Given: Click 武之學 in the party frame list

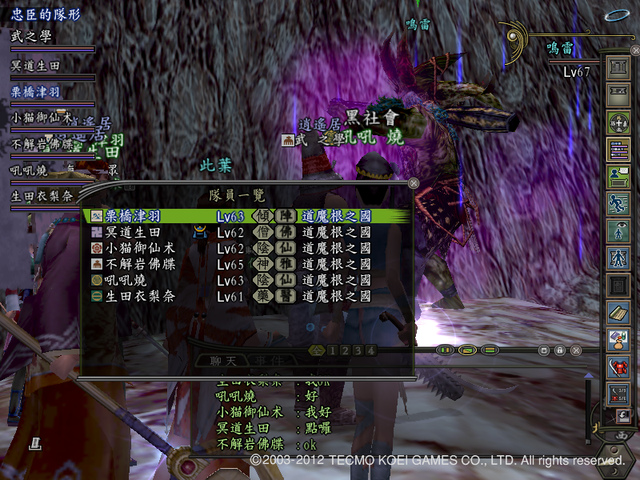Looking at the screenshot, I should coord(30,37).
